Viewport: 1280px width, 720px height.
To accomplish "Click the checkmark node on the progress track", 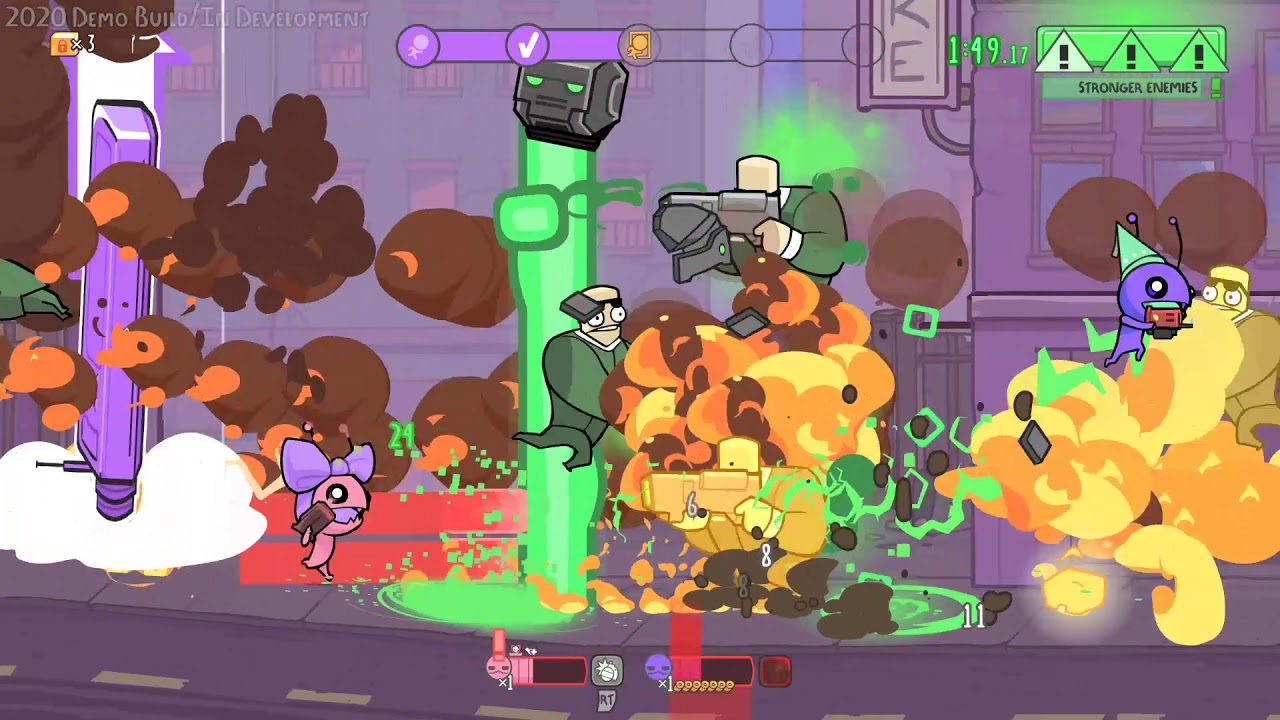I will [x=528, y=46].
